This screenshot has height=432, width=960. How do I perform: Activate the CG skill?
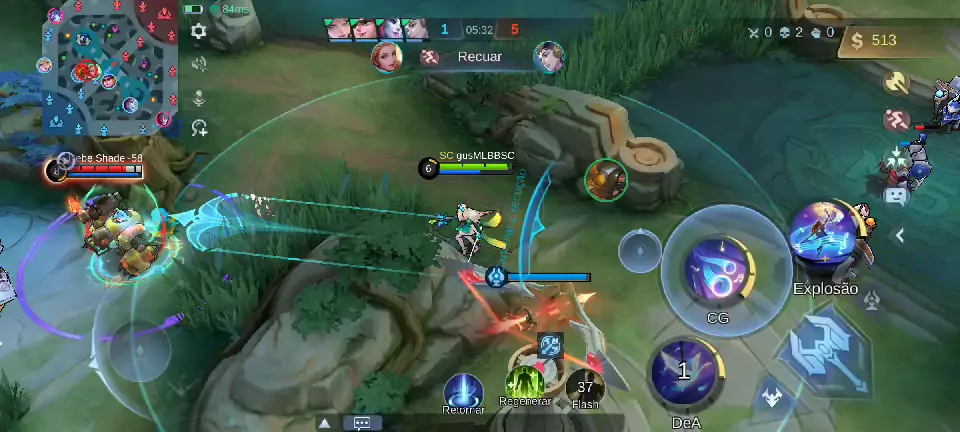(717, 268)
